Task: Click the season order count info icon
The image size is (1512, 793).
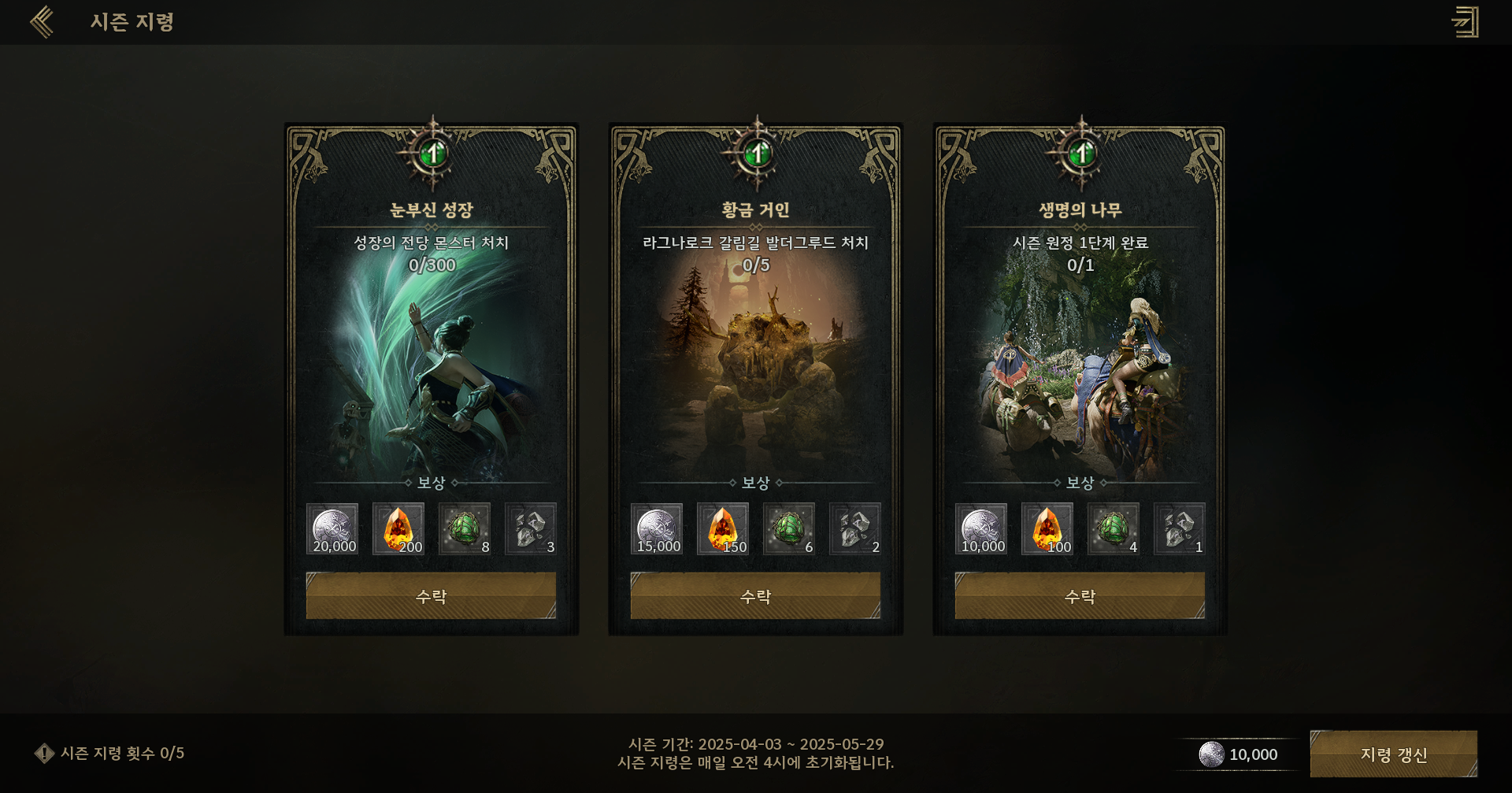Action: pyautogui.click(x=44, y=754)
